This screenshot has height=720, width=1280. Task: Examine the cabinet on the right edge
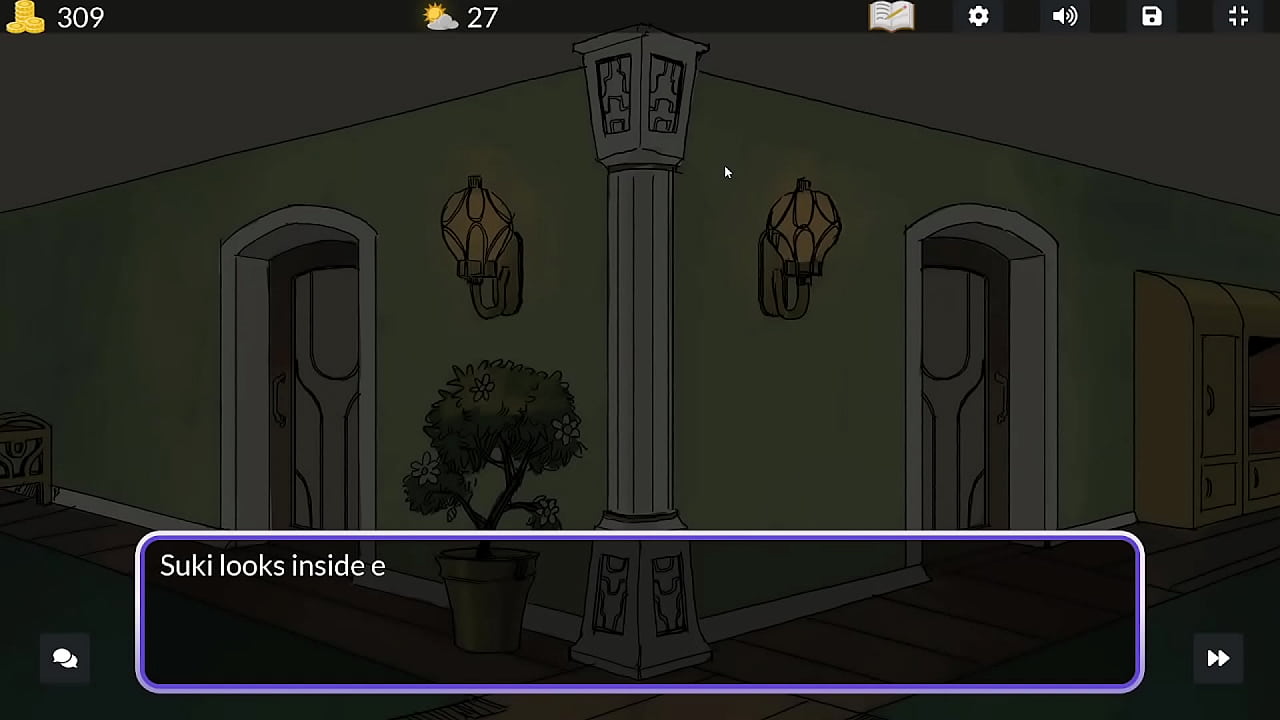click(x=1215, y=400)
